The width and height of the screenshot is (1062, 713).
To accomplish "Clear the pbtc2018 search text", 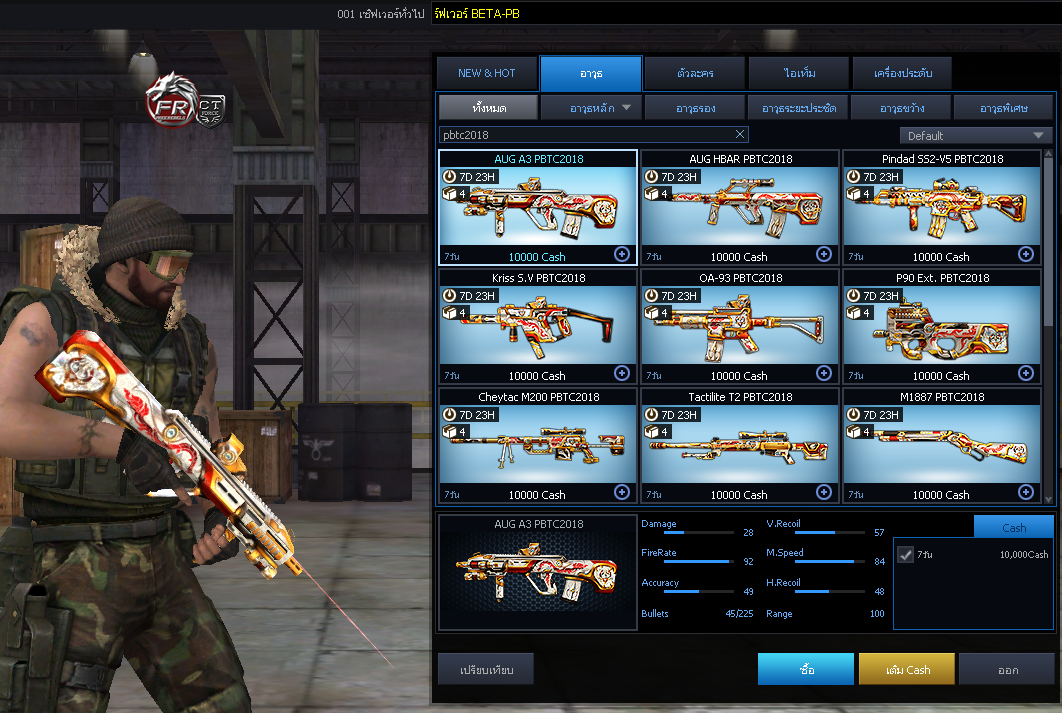I will (740, 135).
